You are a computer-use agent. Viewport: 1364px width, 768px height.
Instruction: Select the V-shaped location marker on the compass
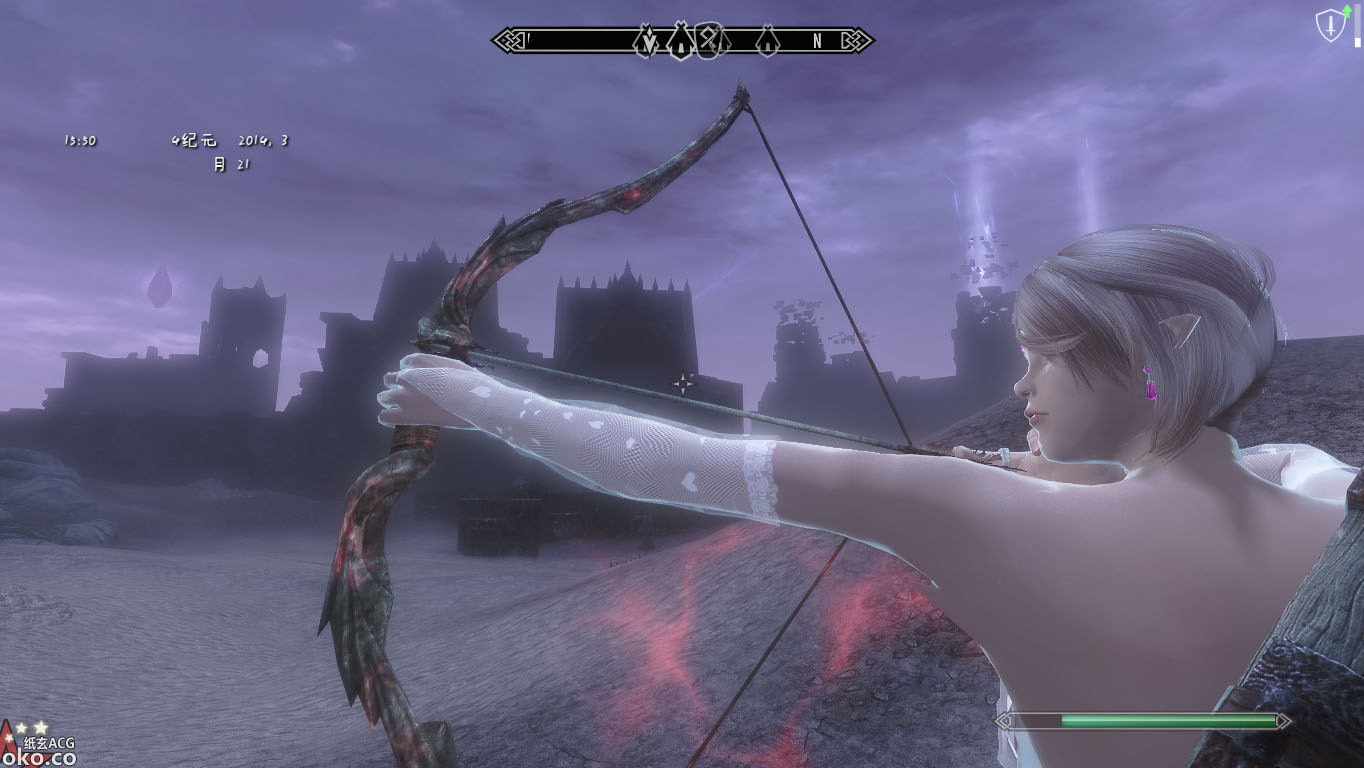coord(646,41)
